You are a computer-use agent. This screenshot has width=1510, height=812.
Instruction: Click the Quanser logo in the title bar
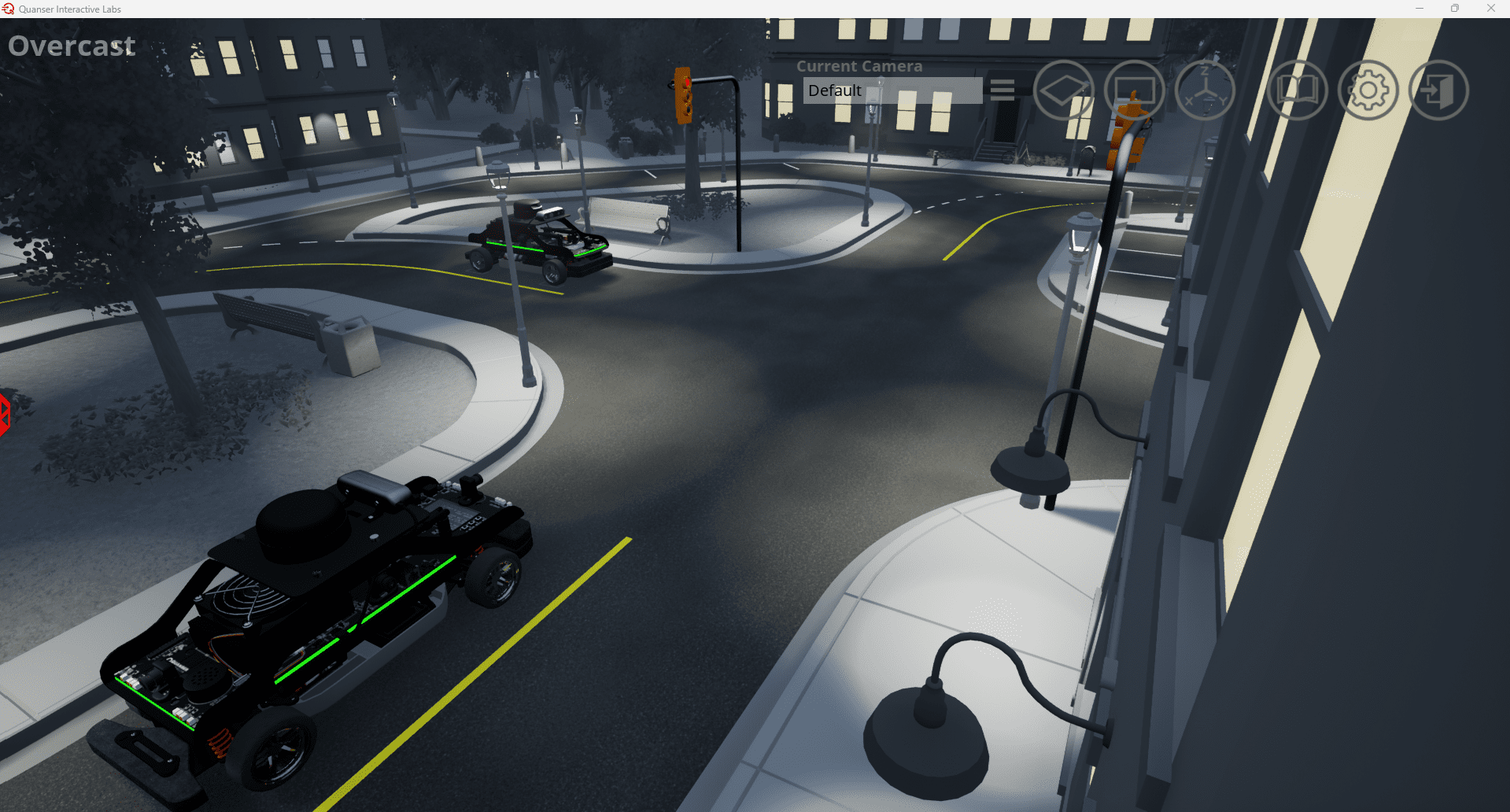[x=7, y=9]
